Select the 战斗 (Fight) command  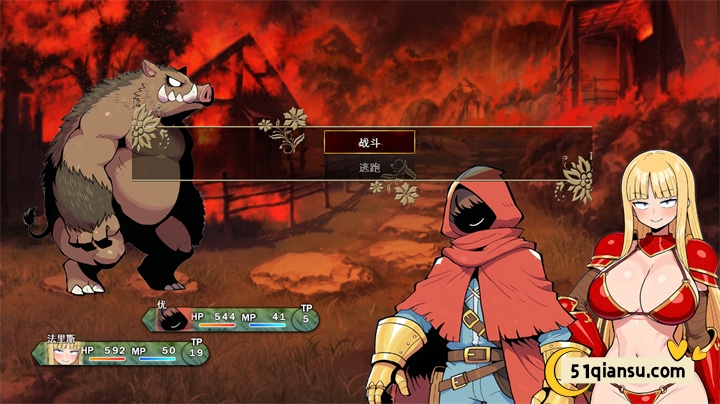[x=369, y=142]
